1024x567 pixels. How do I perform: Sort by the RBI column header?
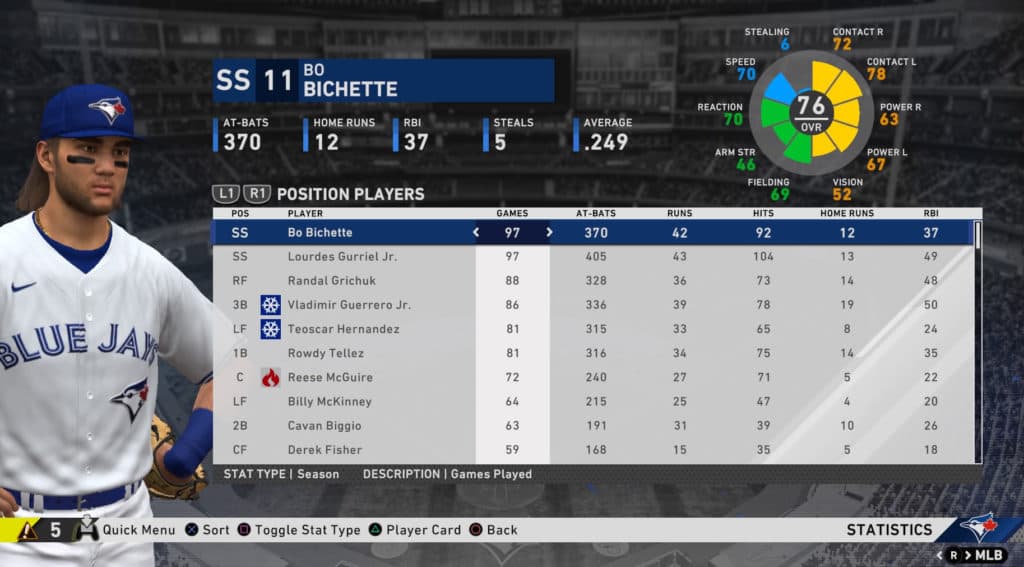(x=931, y=213)
